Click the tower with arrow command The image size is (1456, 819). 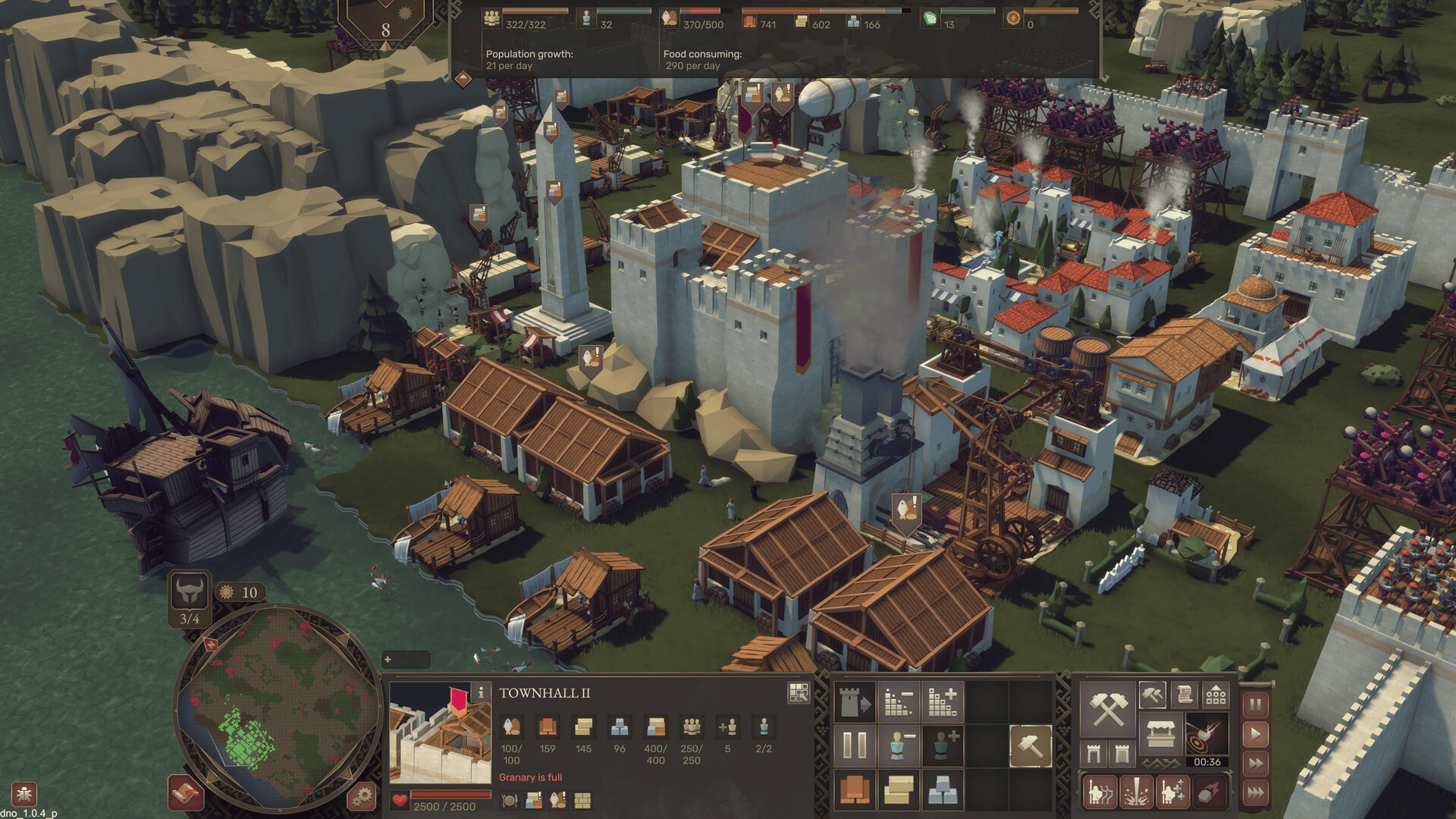tap(854, 703)
